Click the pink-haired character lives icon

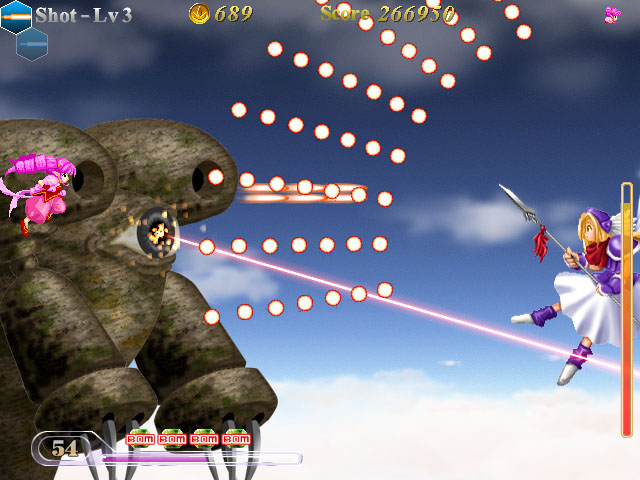coord(612,14)
